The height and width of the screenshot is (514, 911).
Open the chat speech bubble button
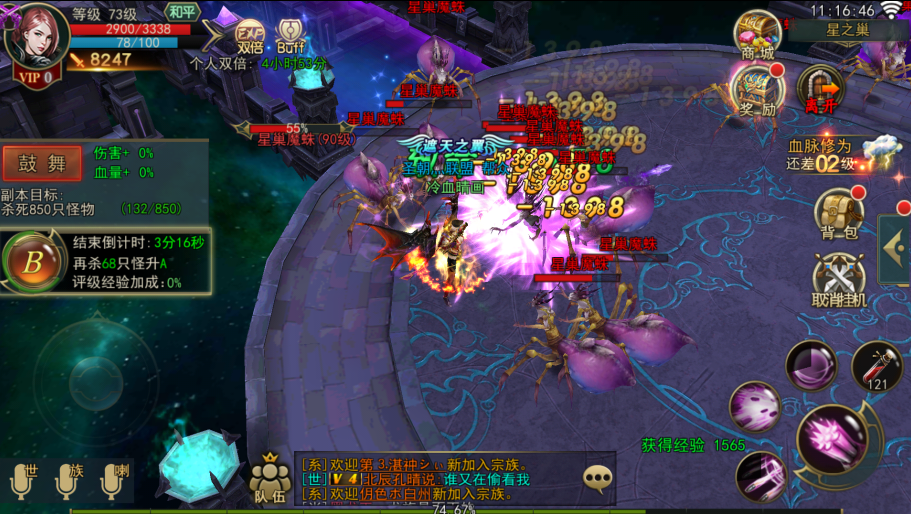click(x=598, y=479)
